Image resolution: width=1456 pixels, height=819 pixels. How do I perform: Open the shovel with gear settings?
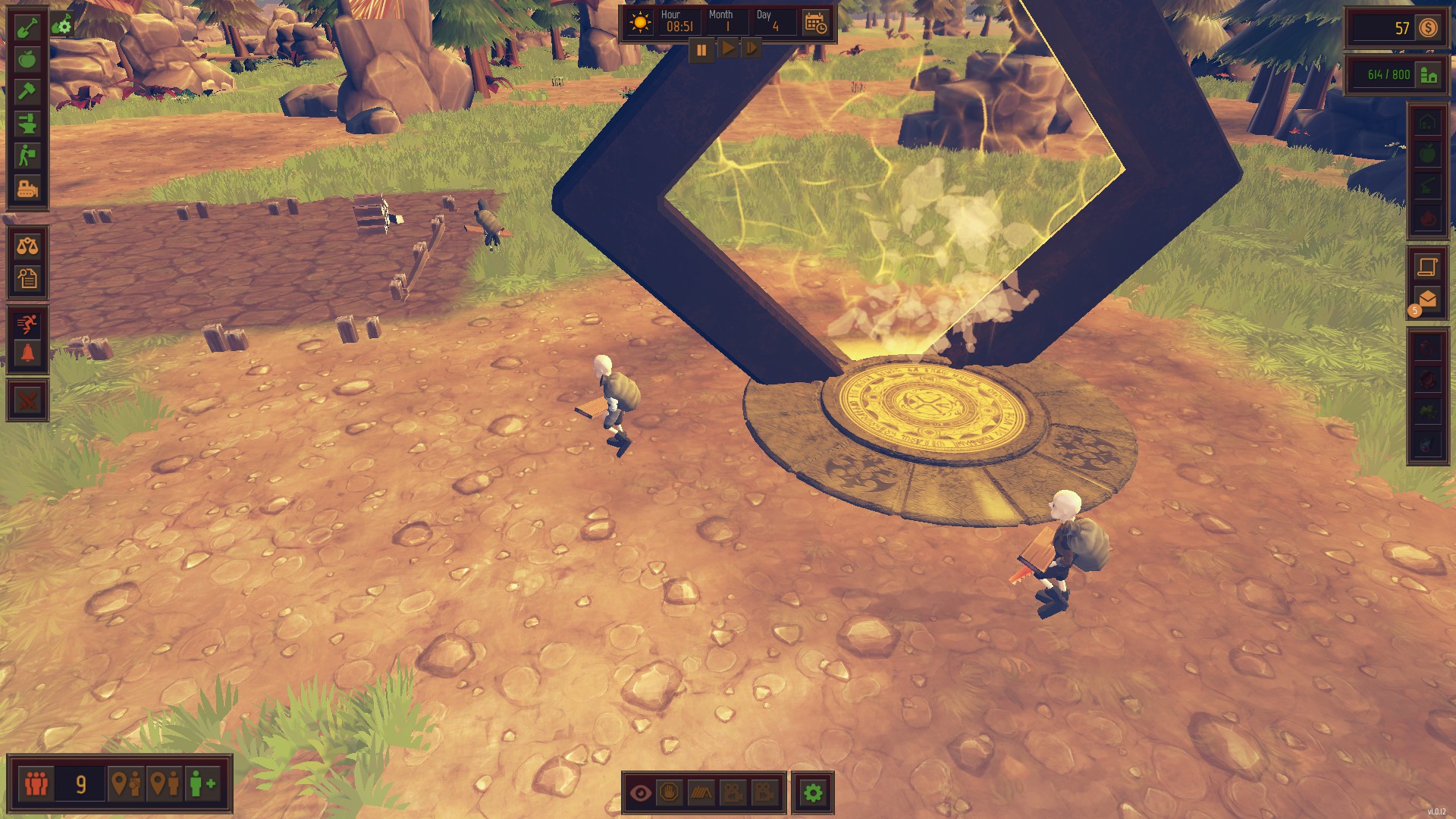pos(62,25)
